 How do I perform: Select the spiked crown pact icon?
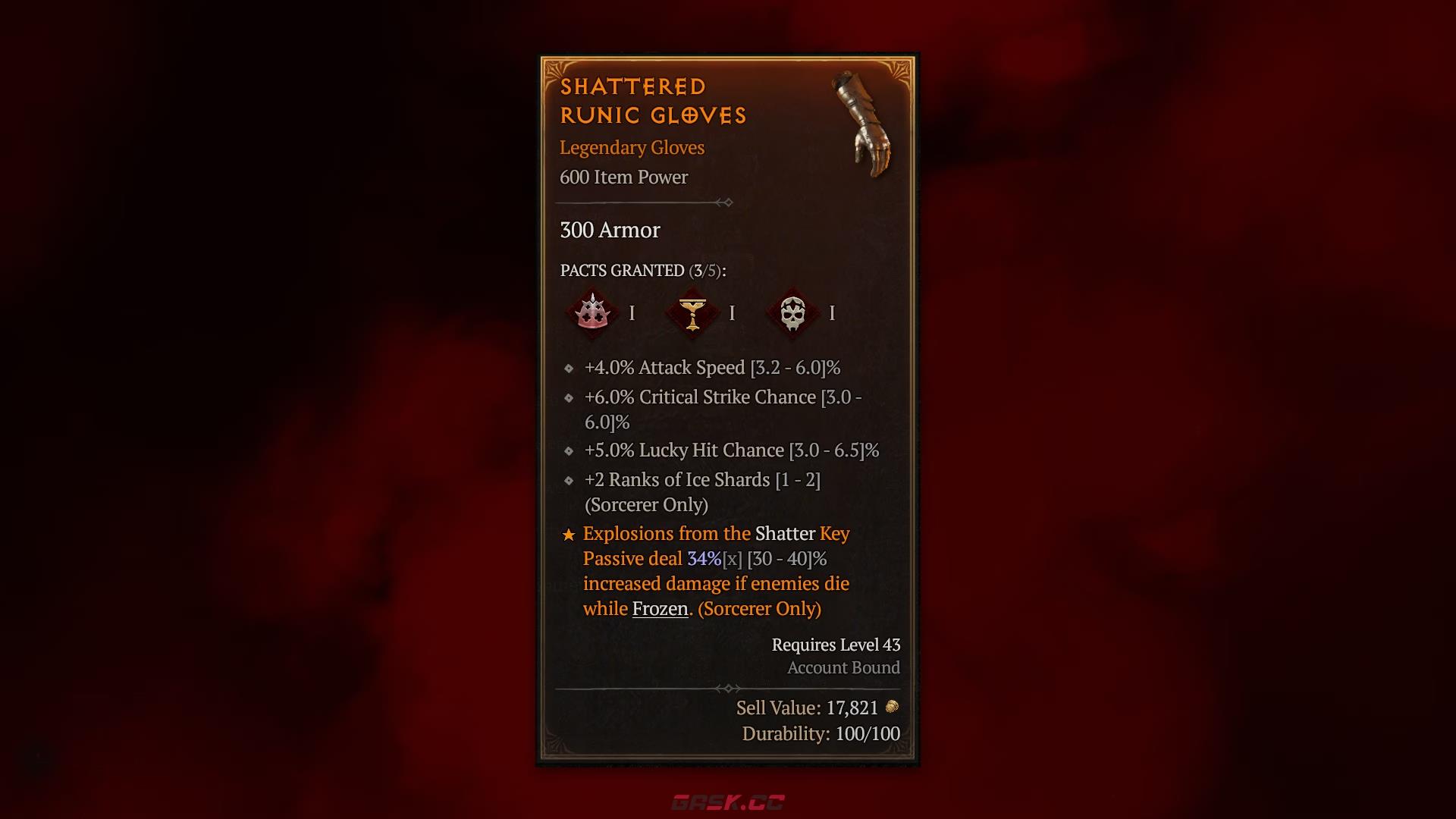click(x=592, y=312)
